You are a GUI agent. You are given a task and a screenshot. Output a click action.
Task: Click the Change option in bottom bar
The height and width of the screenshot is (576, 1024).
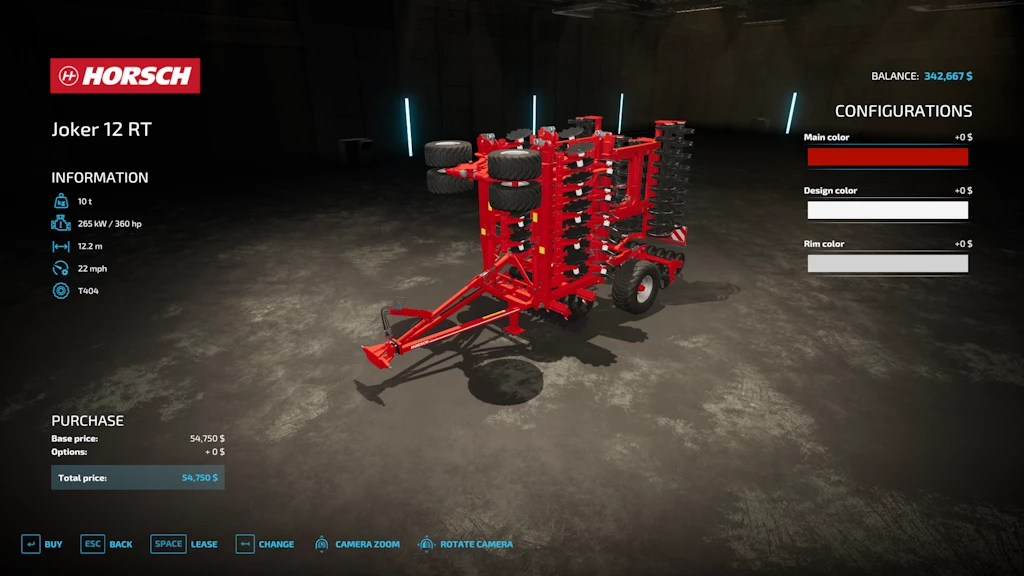pyautogui.click(x=265, y=544)
